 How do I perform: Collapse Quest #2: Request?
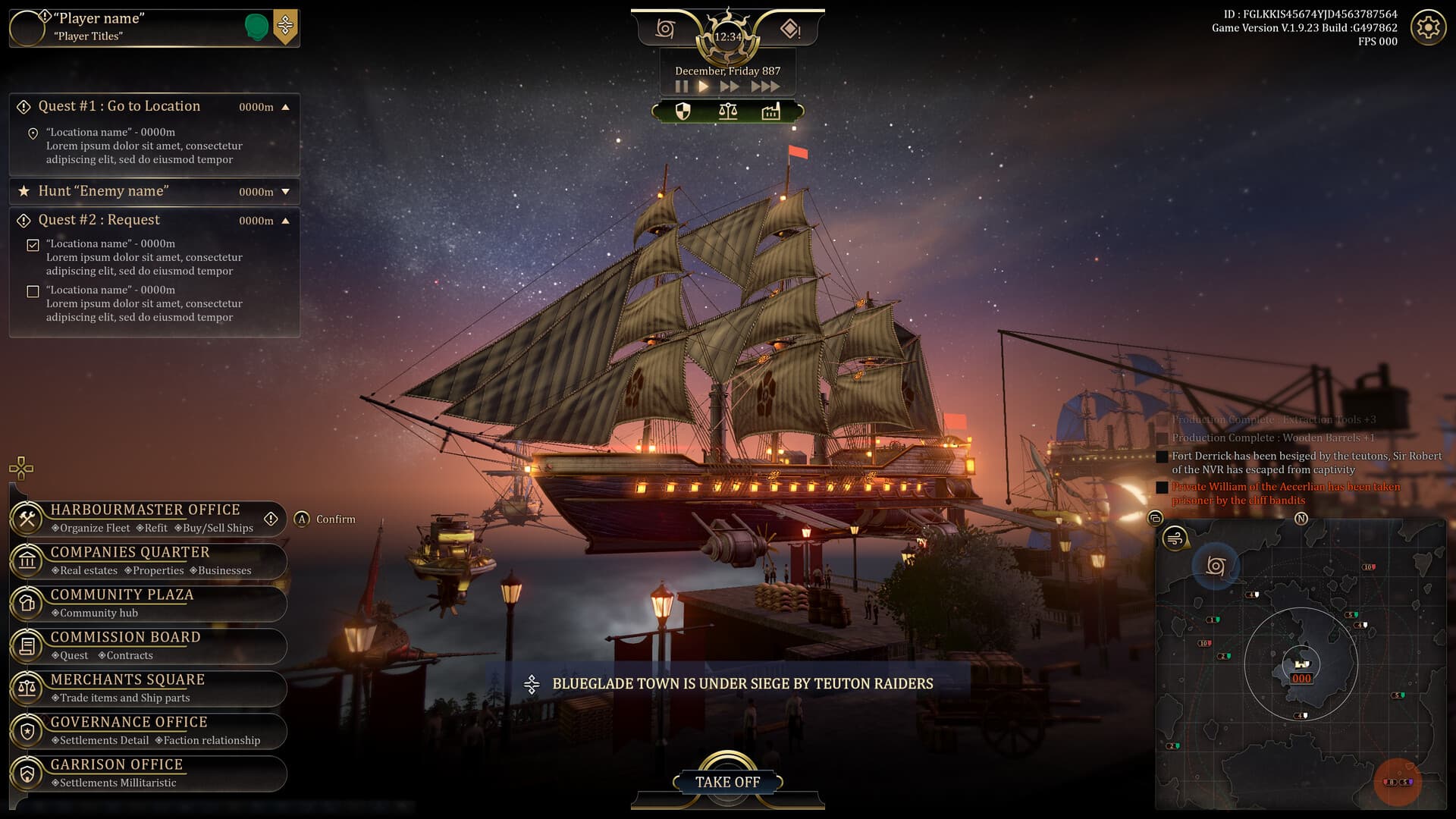click(286, 220)
